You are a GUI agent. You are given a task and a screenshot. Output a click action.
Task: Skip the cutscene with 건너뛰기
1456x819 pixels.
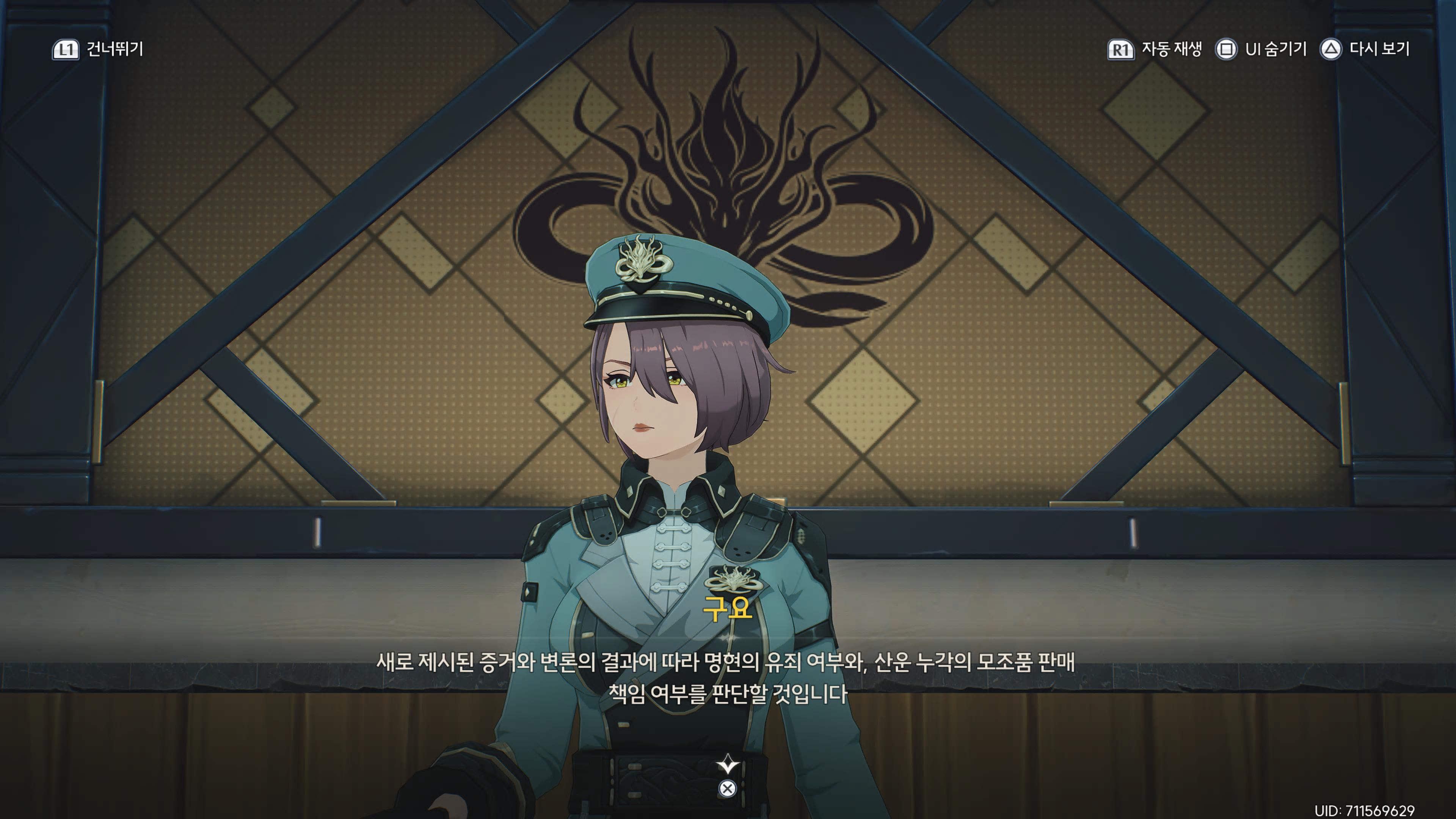coord(98,50)
